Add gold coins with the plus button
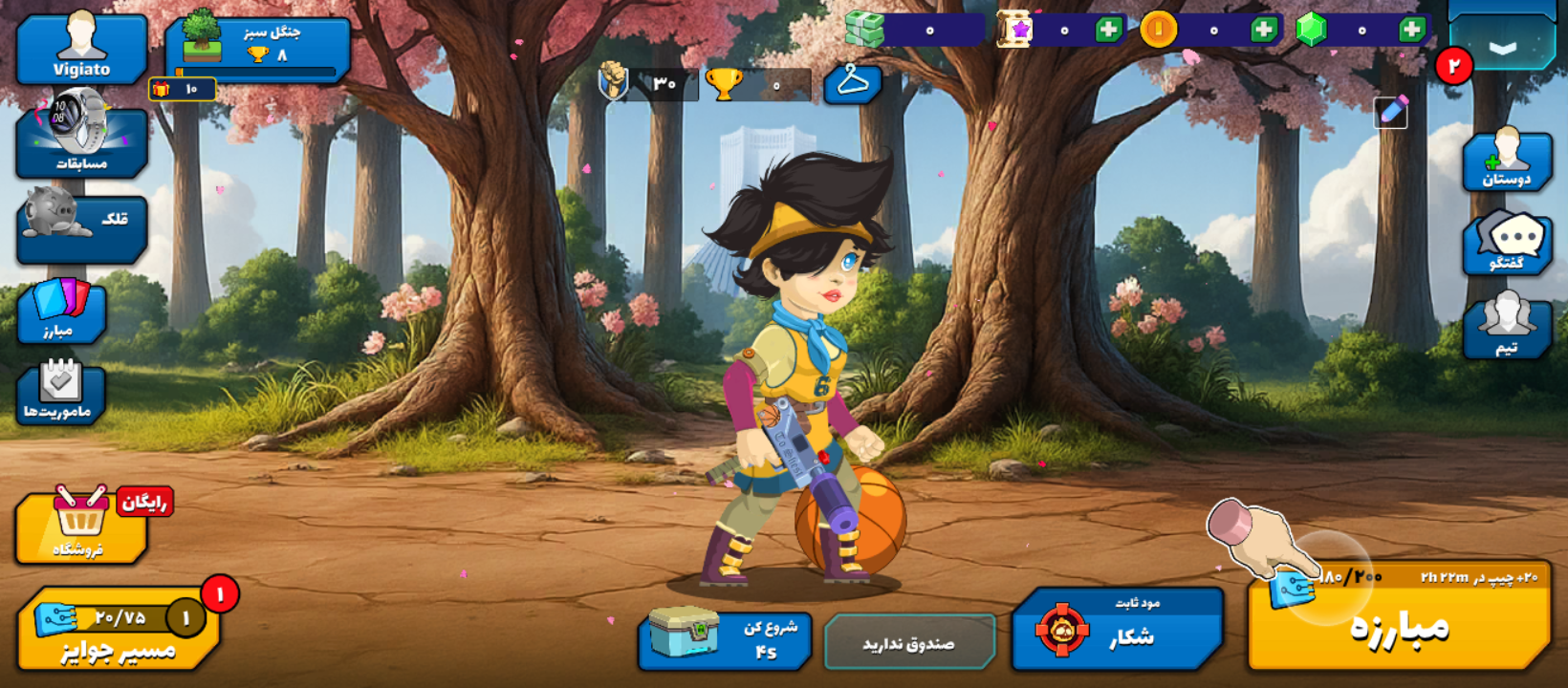Screen dimensions: 1568x688 pos(1263,31)
